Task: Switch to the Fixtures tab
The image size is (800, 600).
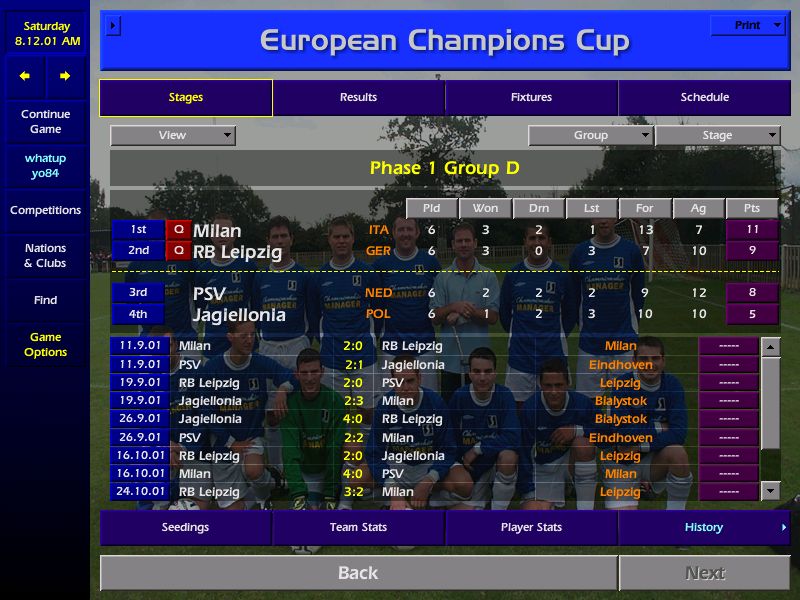Action: click(531, 97)
